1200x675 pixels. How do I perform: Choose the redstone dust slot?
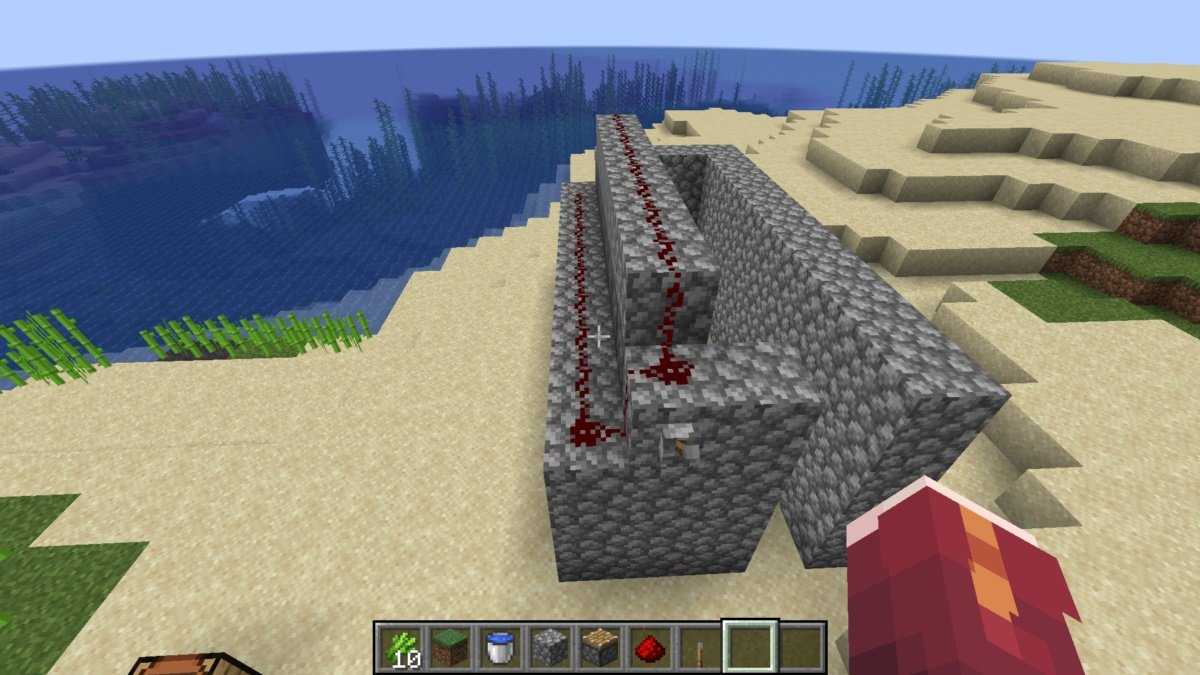649,649
